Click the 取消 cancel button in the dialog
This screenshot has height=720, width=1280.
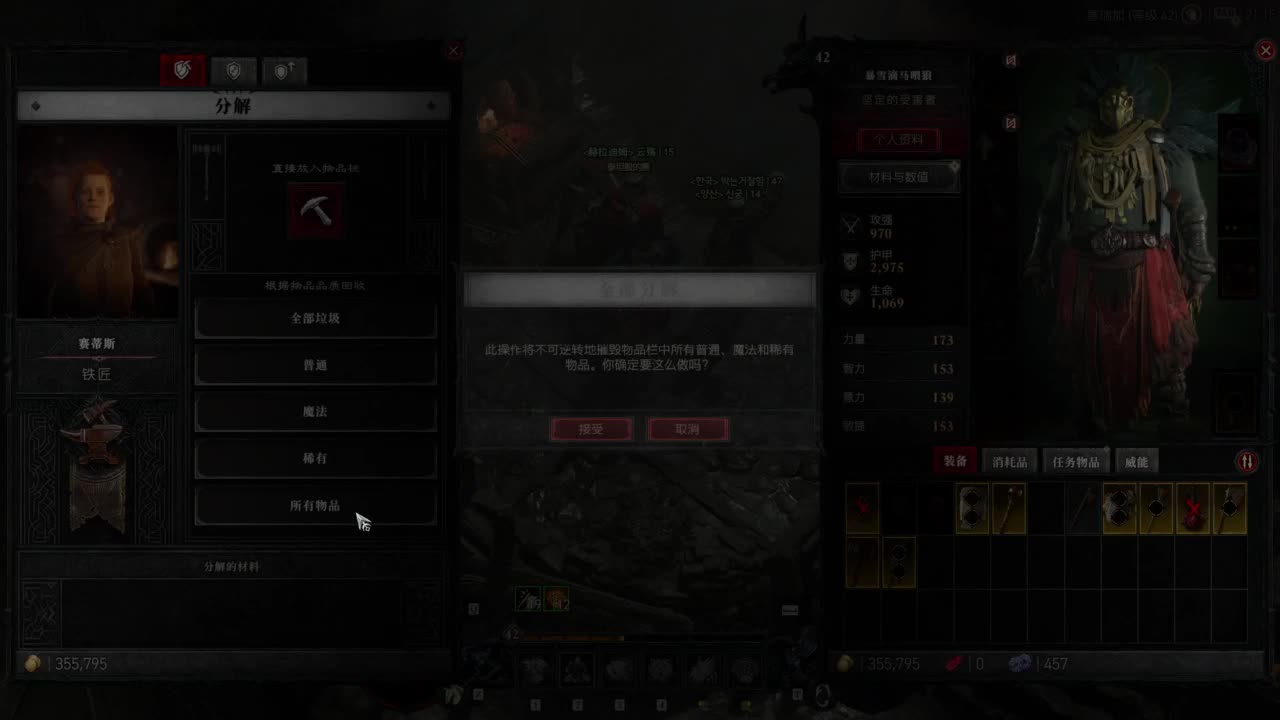687,429
